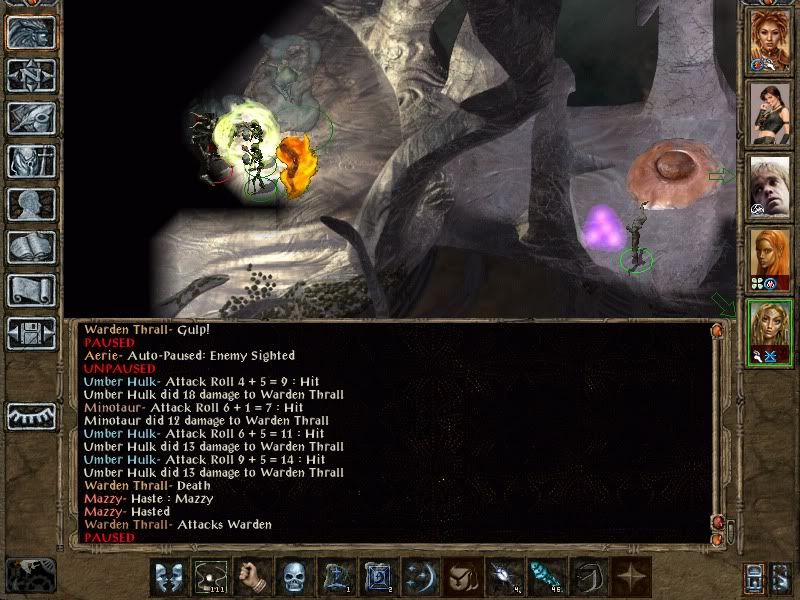Open the crescent moon cast spell icon
800x600 pixels.
point(418,578)
